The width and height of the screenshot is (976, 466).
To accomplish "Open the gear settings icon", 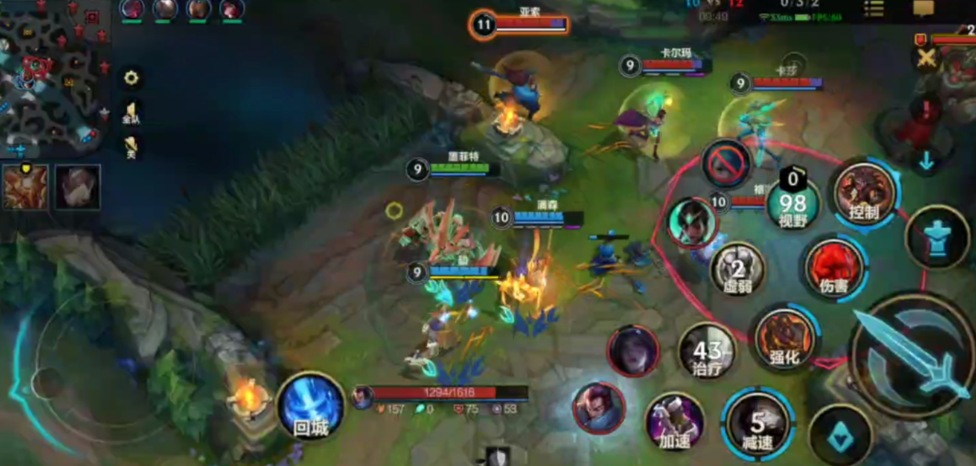I will tap(131, 77).
